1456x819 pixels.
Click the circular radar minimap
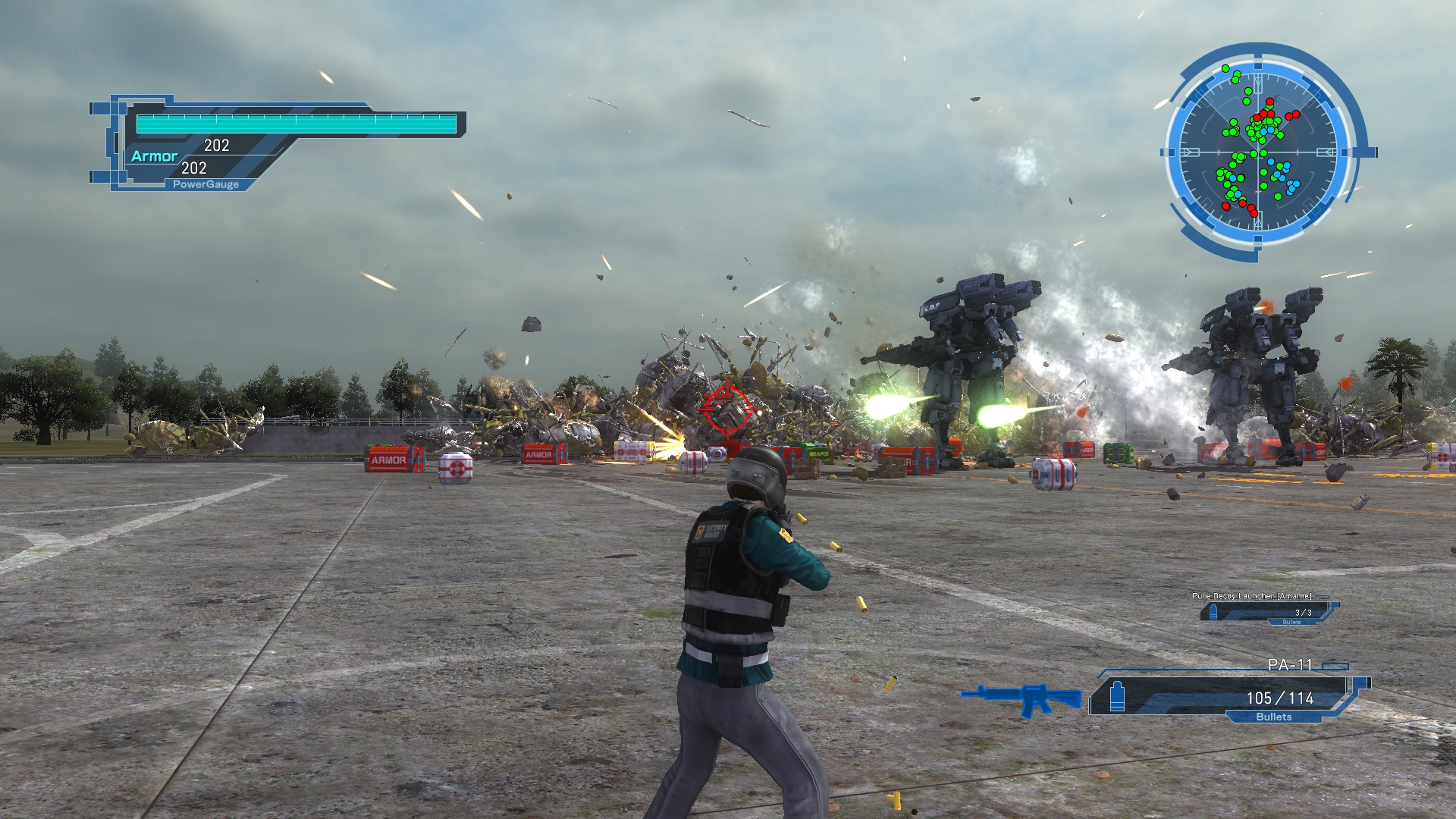coord(1259,152)
